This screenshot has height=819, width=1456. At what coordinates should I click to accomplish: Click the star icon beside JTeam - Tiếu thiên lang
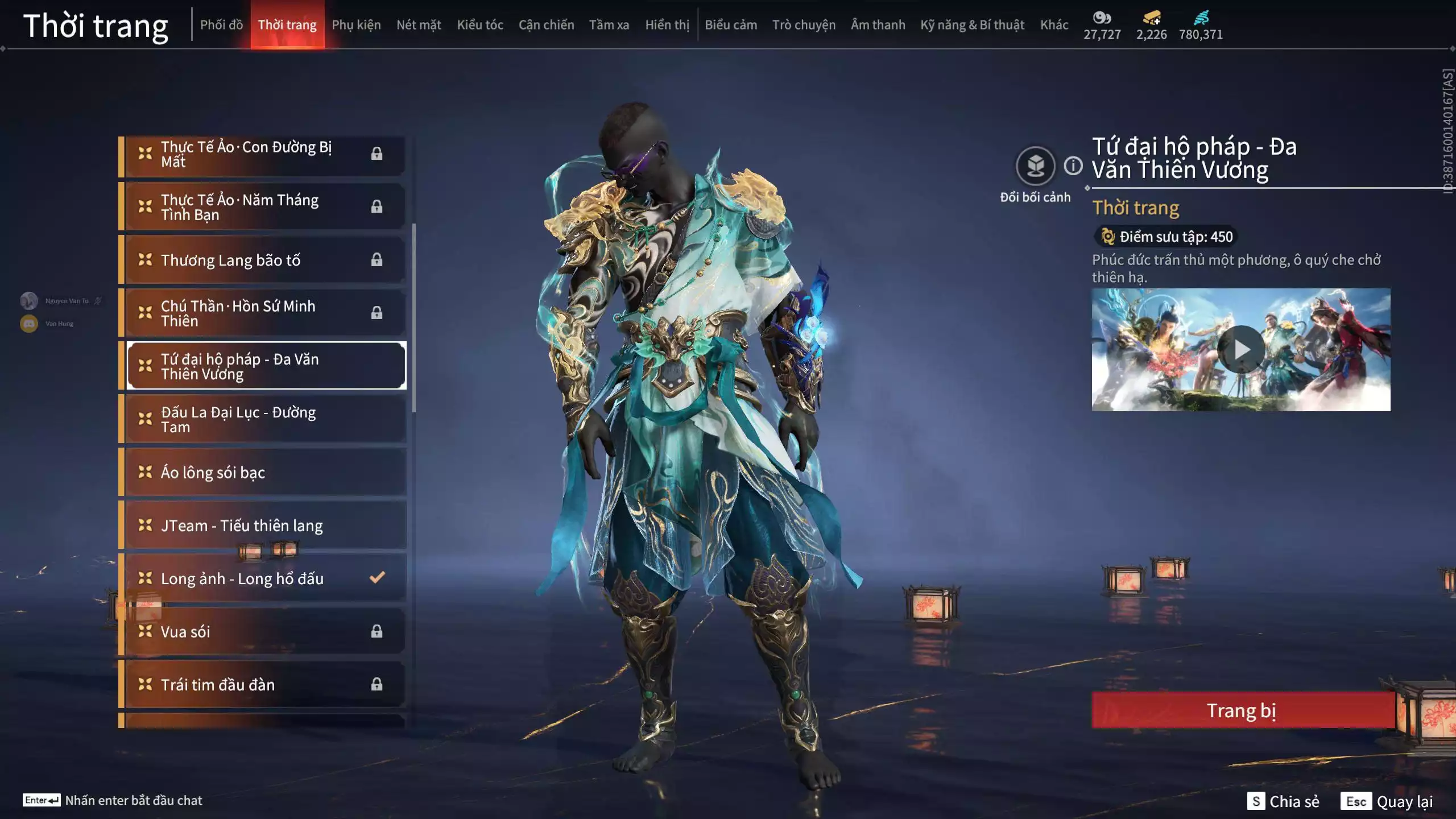146,526
